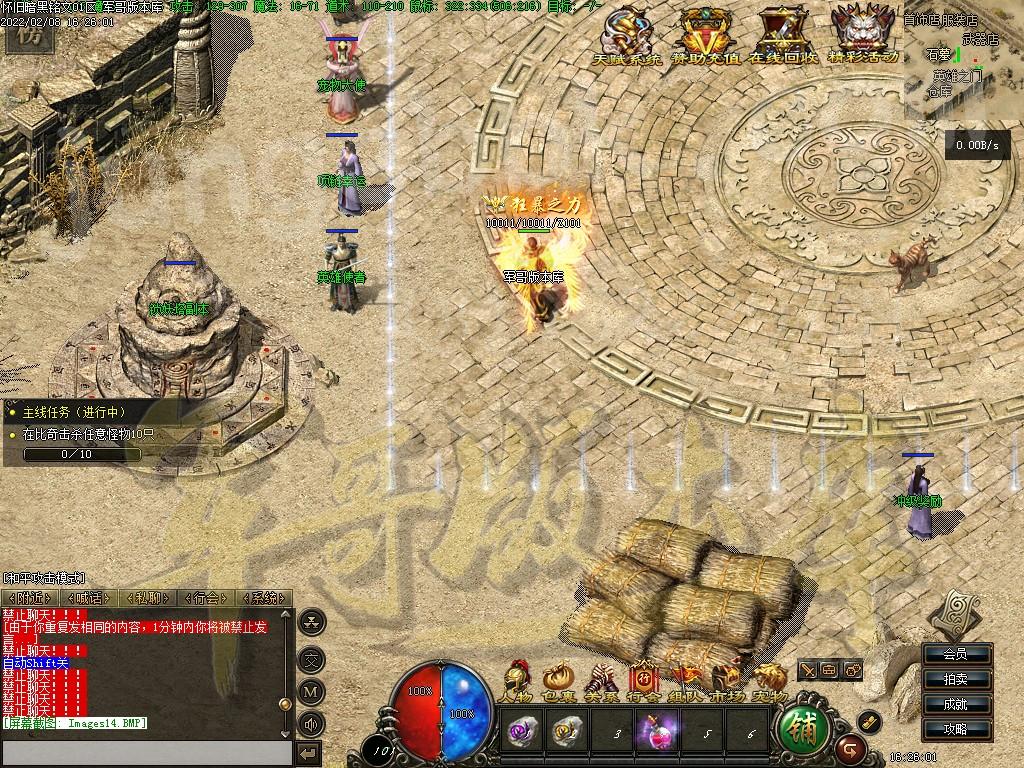This screenshot has height=768, width=1024.
Task: Open the 攻略 guide button
Action: coord(956,729)
